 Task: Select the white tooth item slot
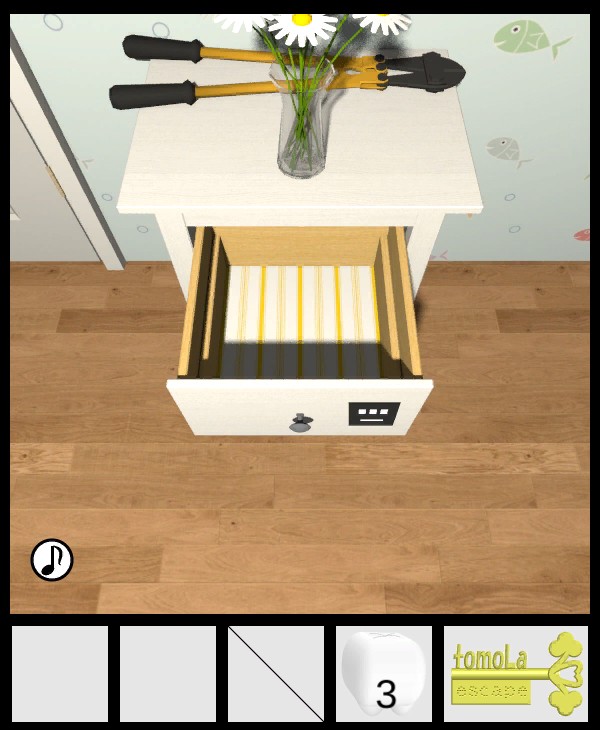(384, 673)
